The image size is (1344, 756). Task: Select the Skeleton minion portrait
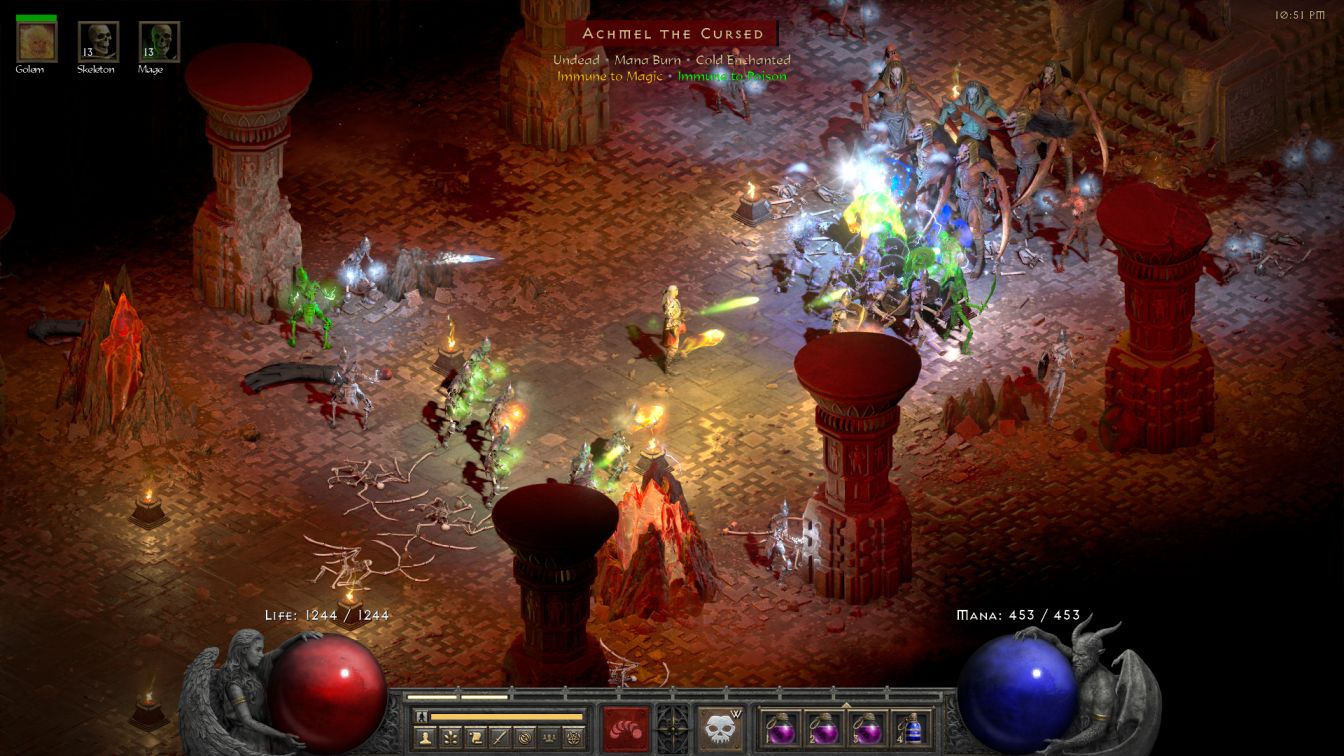click(x=98, y=41)
